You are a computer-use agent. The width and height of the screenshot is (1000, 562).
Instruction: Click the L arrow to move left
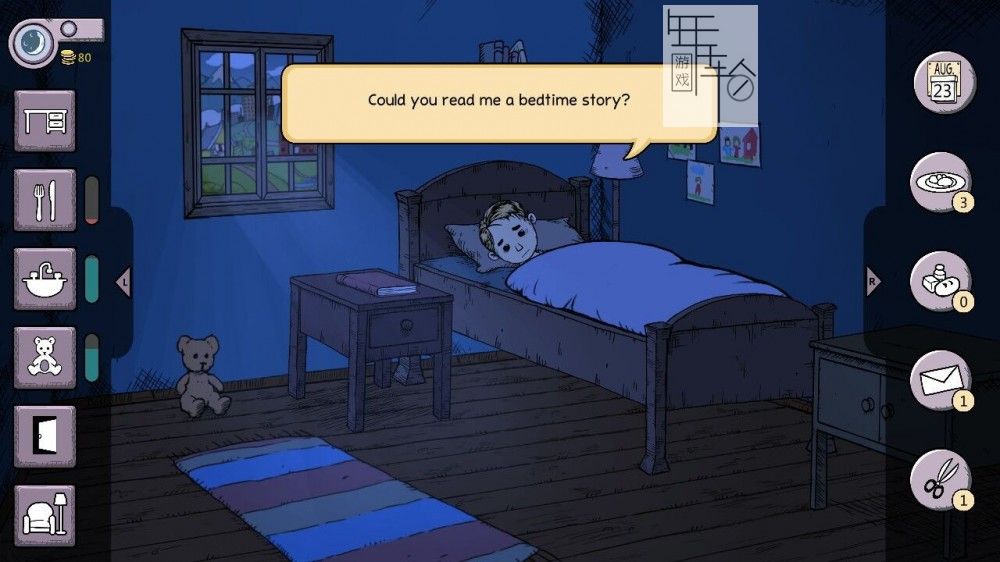tap(124, 283)
